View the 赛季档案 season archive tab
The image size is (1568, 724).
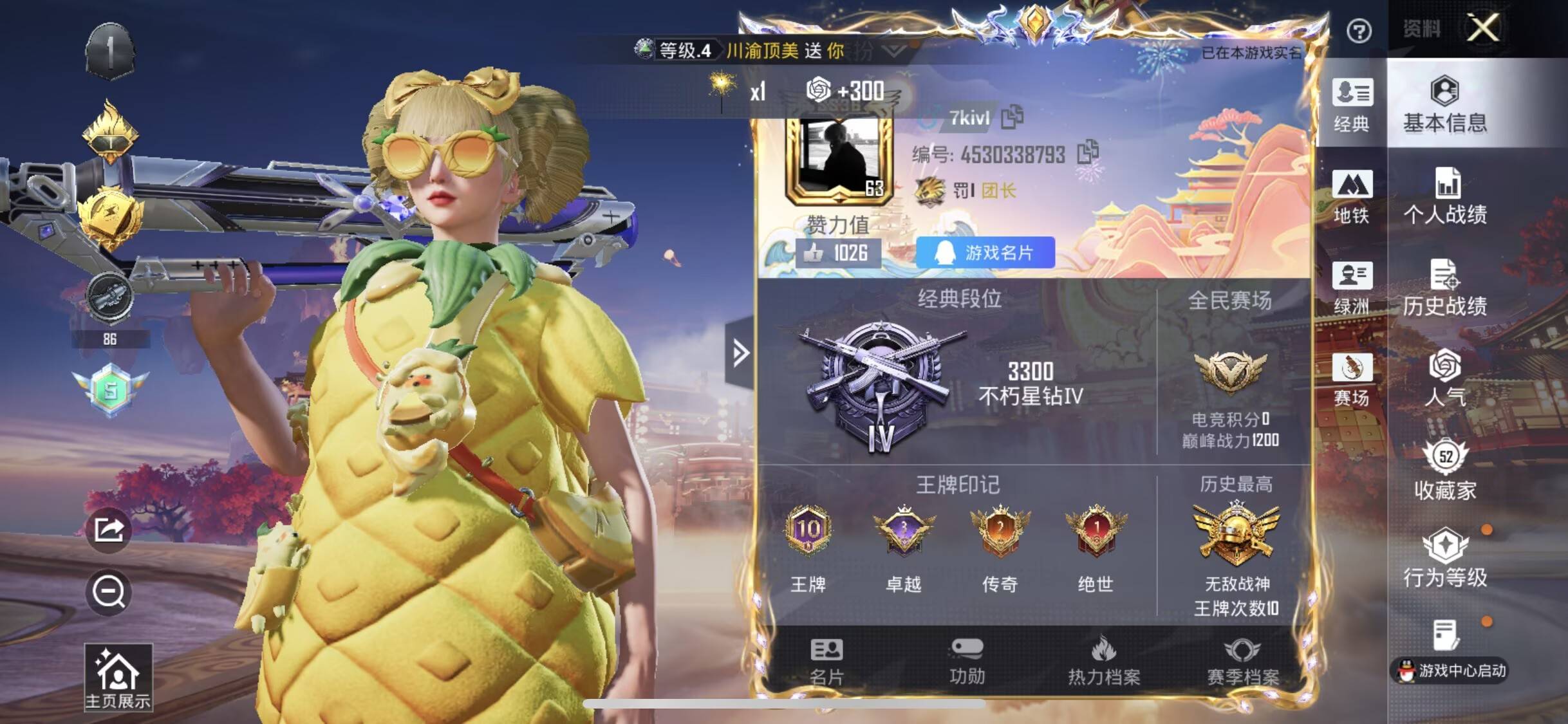click(x=1242, y=662)
